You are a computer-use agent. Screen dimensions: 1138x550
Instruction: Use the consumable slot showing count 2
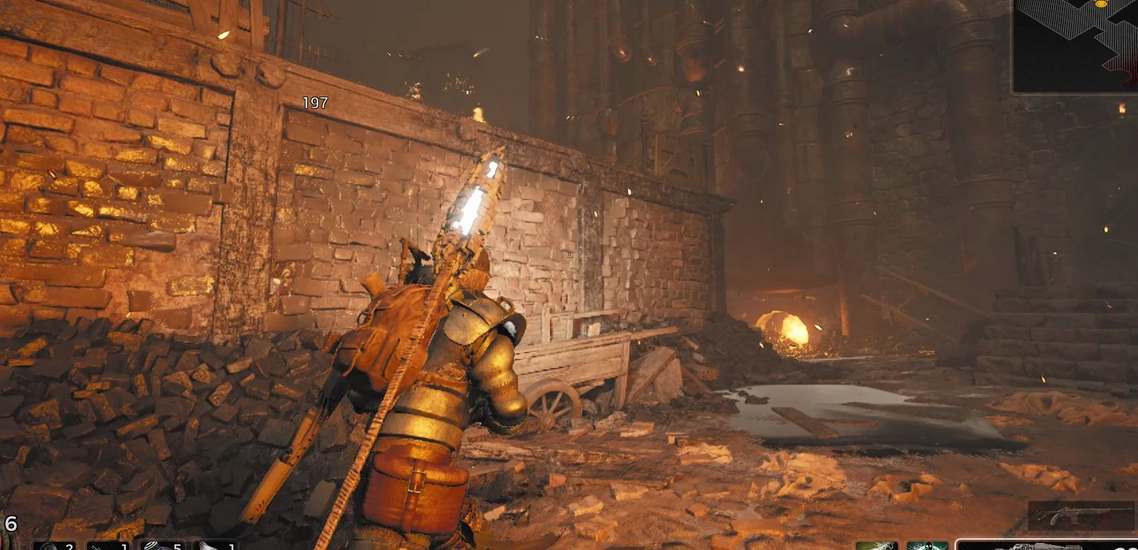[54, 545]
